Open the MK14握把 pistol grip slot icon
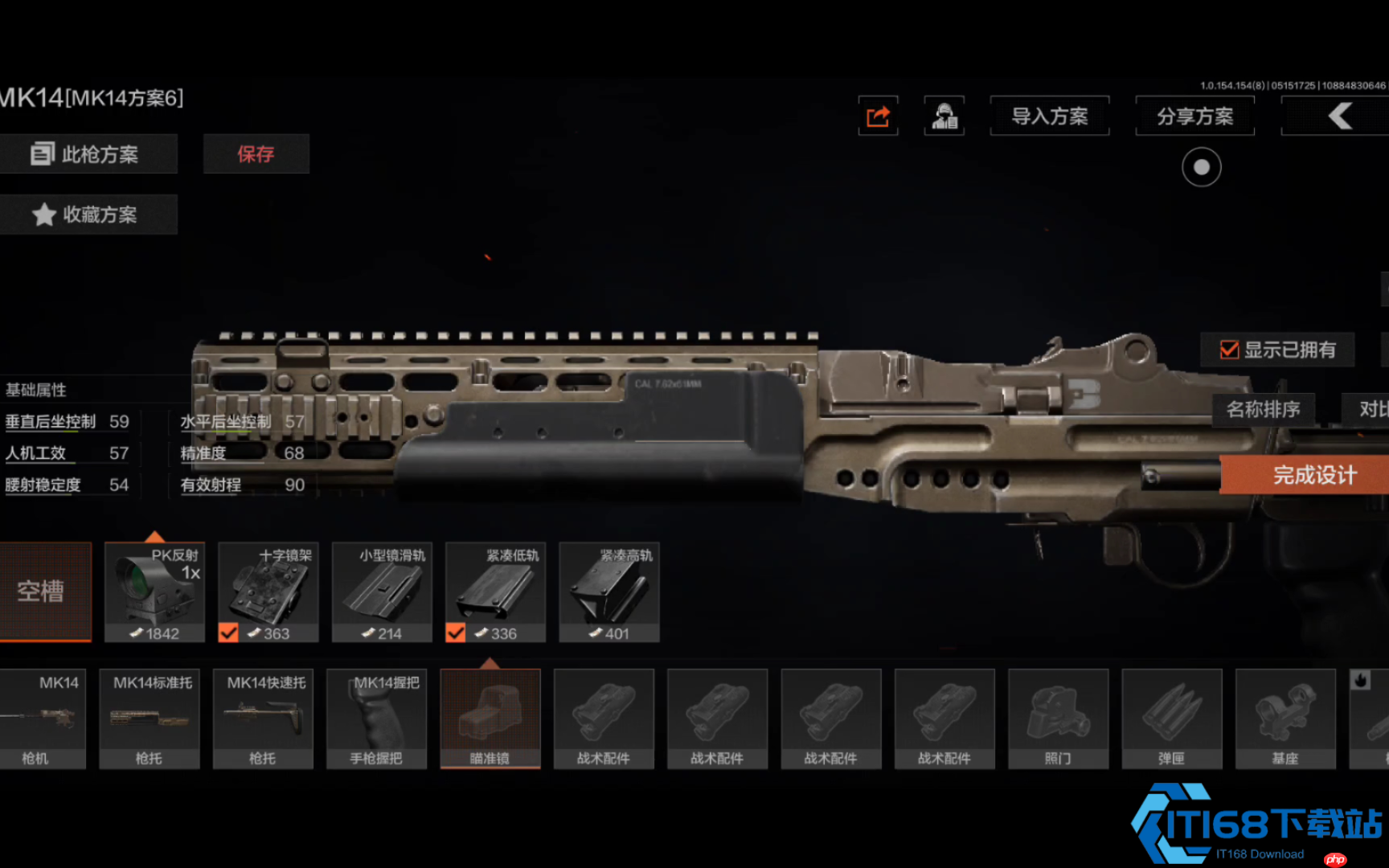 click(x=376, y=718)
